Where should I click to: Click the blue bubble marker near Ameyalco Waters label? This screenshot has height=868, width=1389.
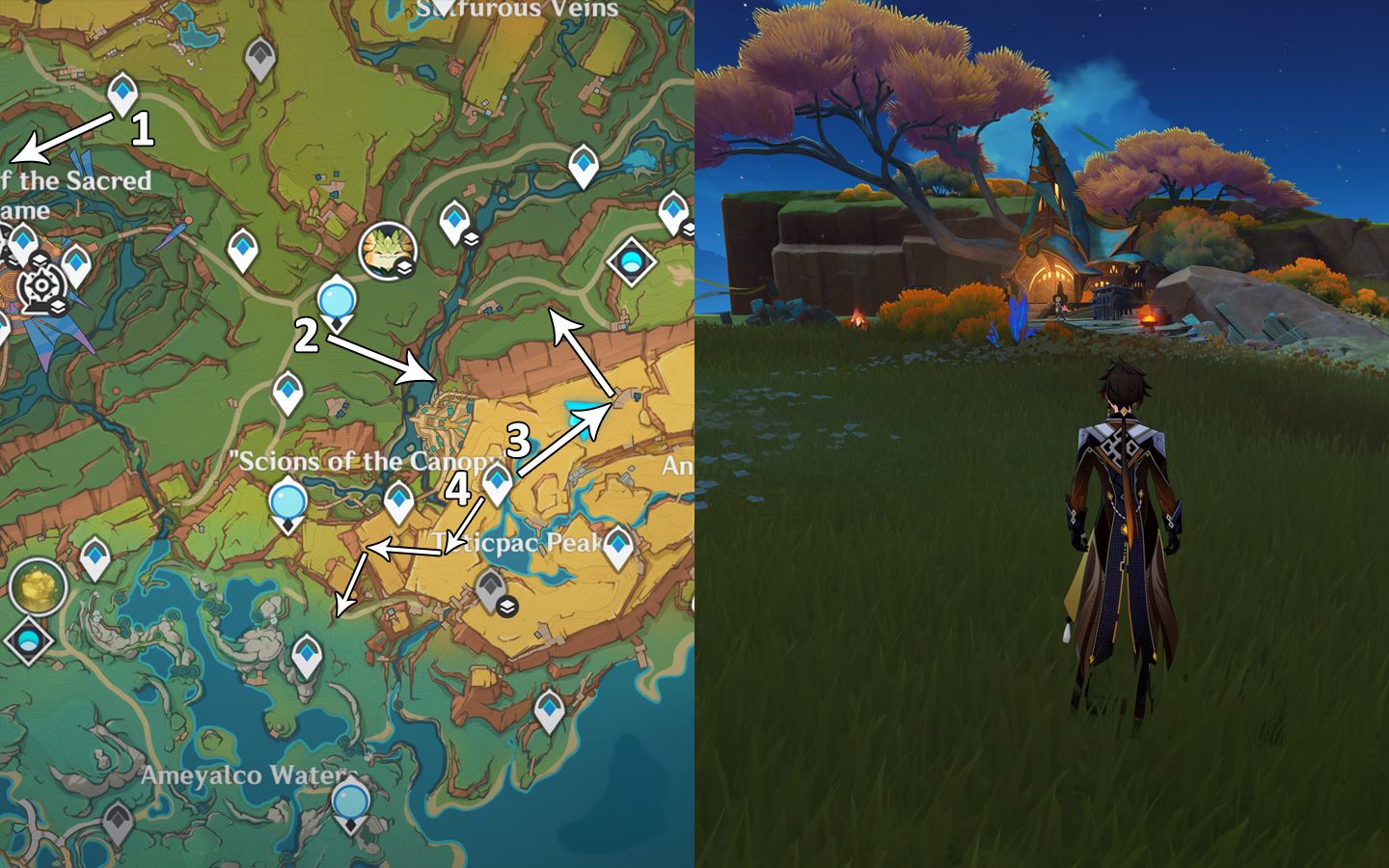tap(348, 802)
